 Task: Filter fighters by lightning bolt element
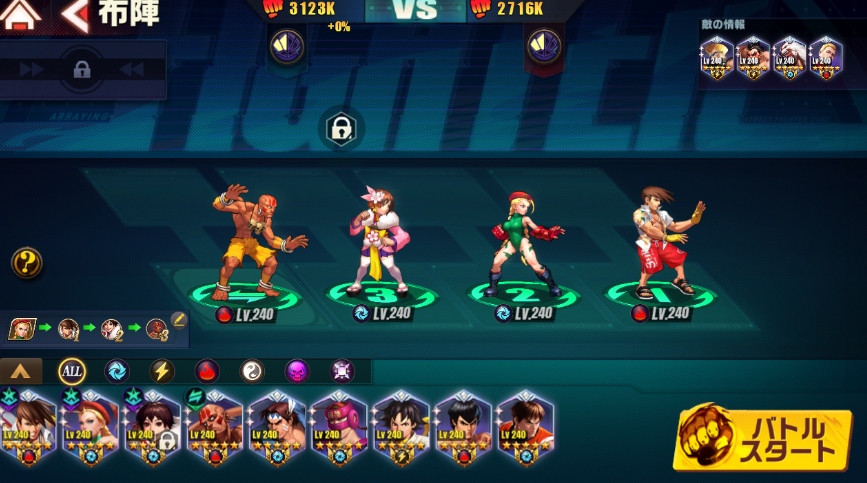click(162, 372)
